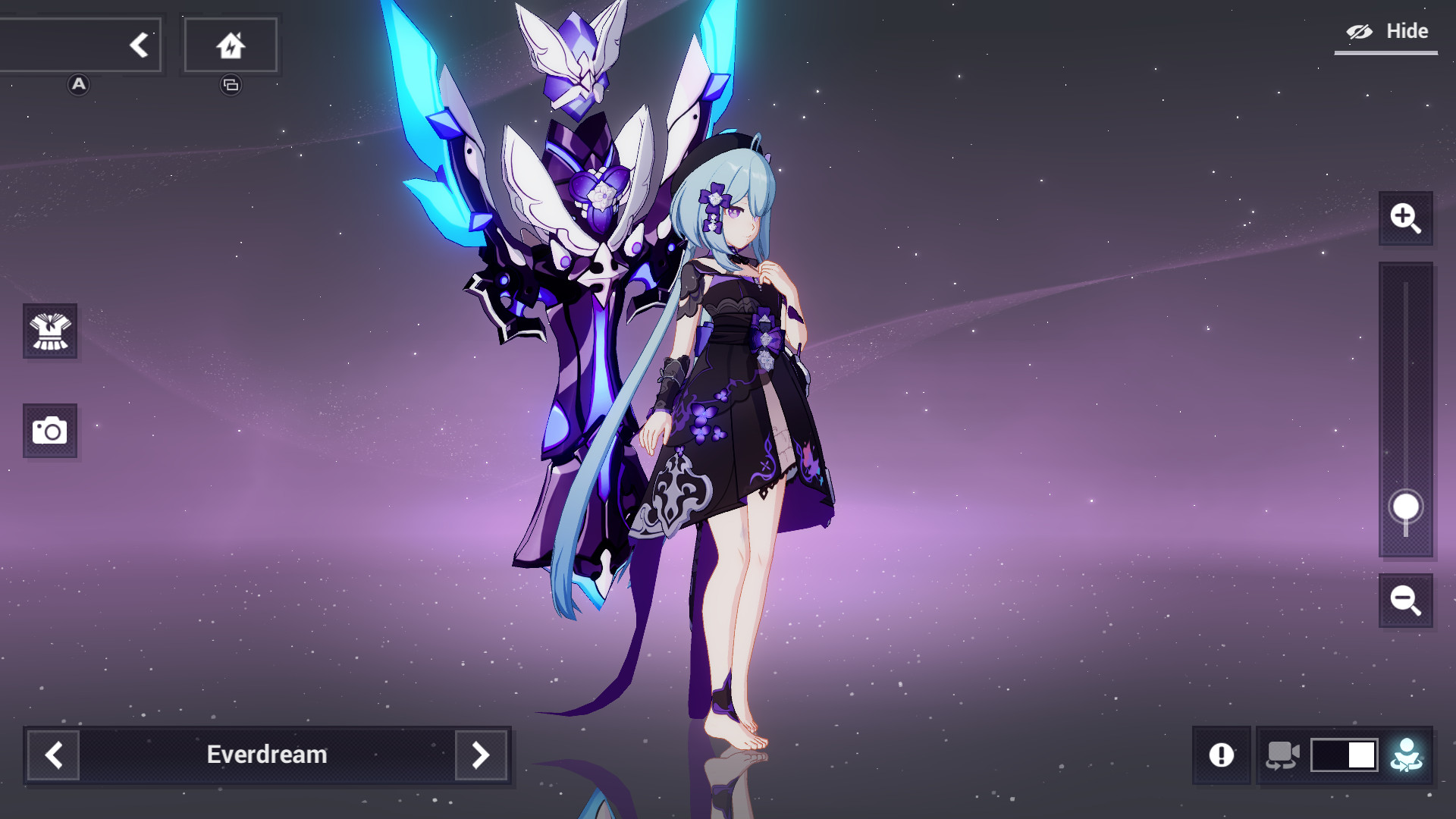This screenshot has height=819, width=1456.
Task: Select the Everdream outfit name label
Action: pos(266,755)
